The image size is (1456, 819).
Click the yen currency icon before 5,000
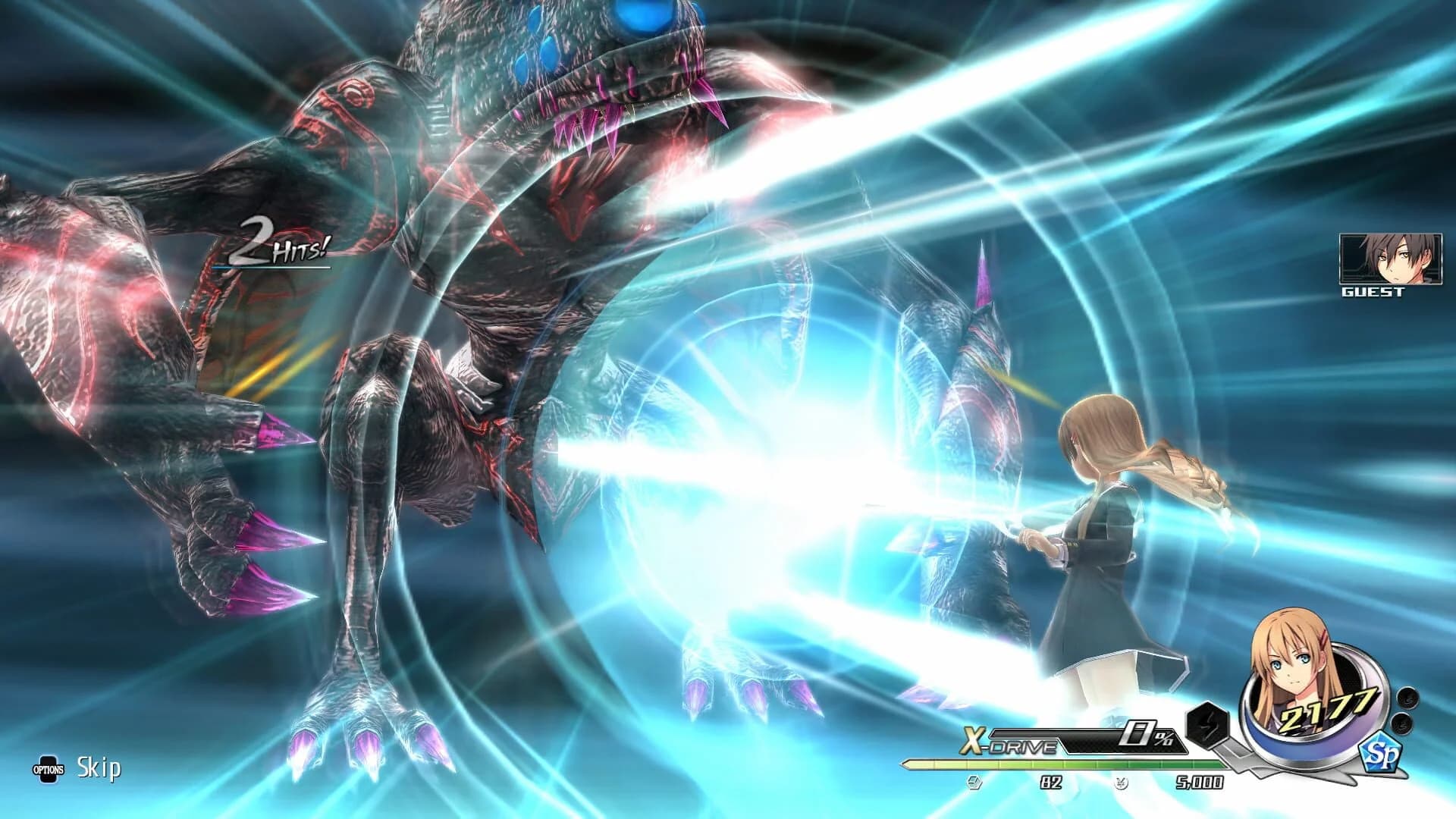(1120, 783)
